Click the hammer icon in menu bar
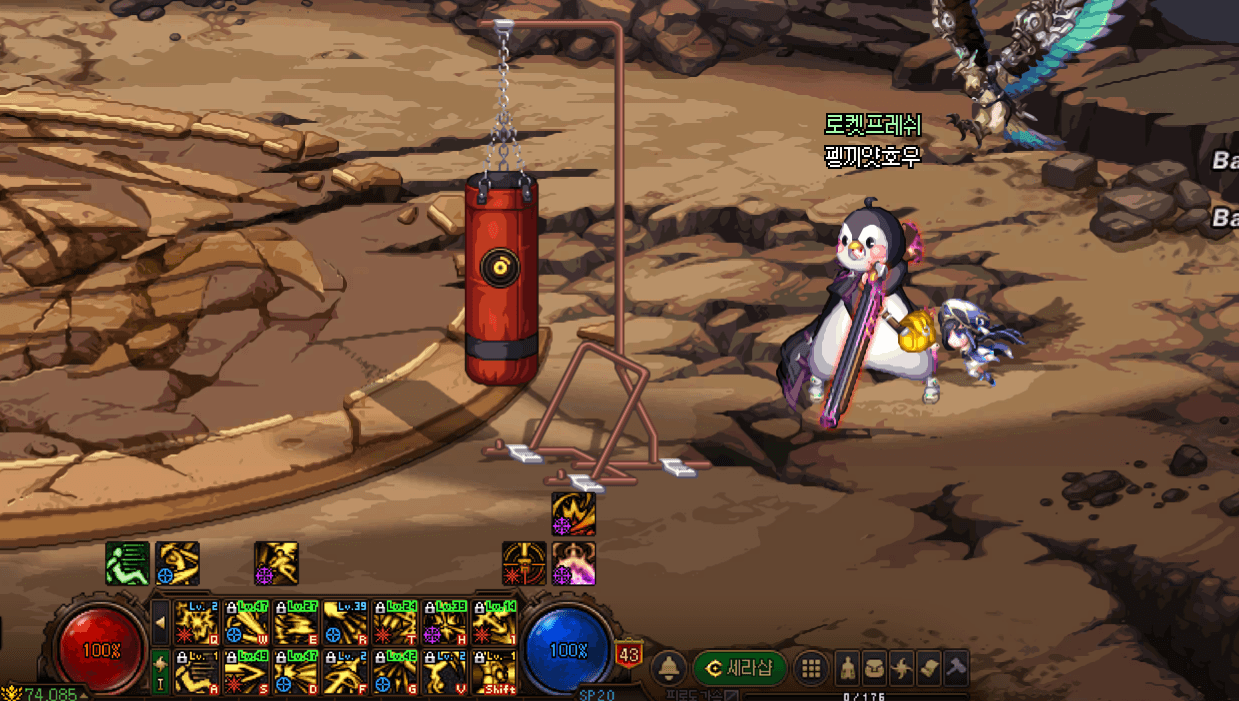This screenshot has height=701, width=1239. coord(955,668)
